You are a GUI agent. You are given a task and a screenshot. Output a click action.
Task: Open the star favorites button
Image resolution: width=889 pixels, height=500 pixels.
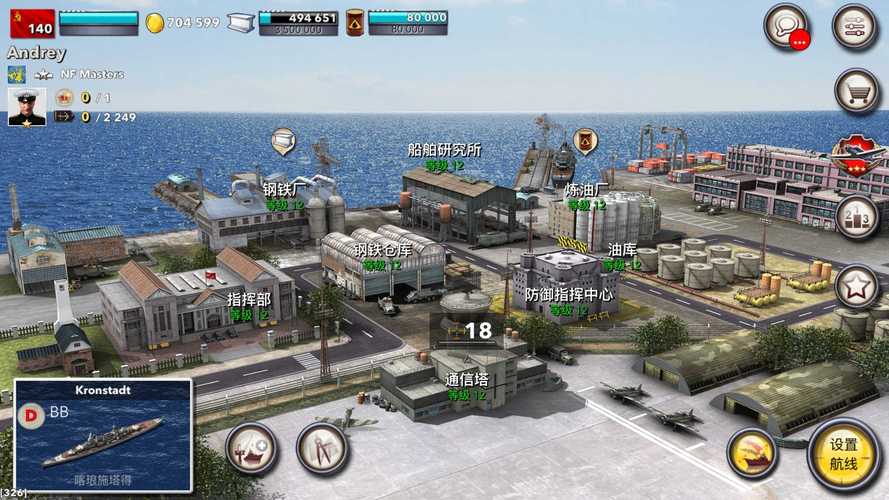[857, 287]
